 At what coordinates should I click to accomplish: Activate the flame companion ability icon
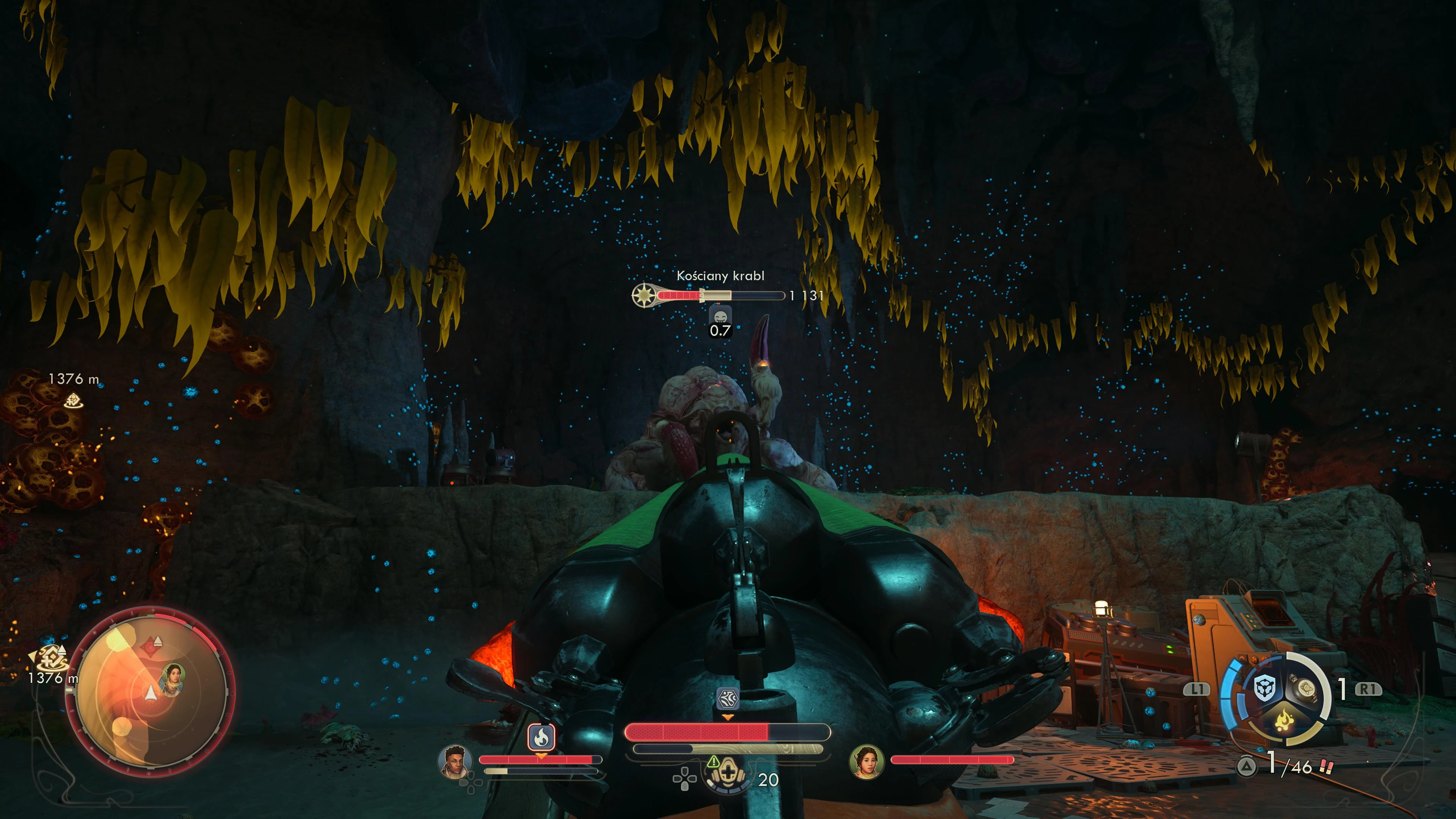coord(541,737)
